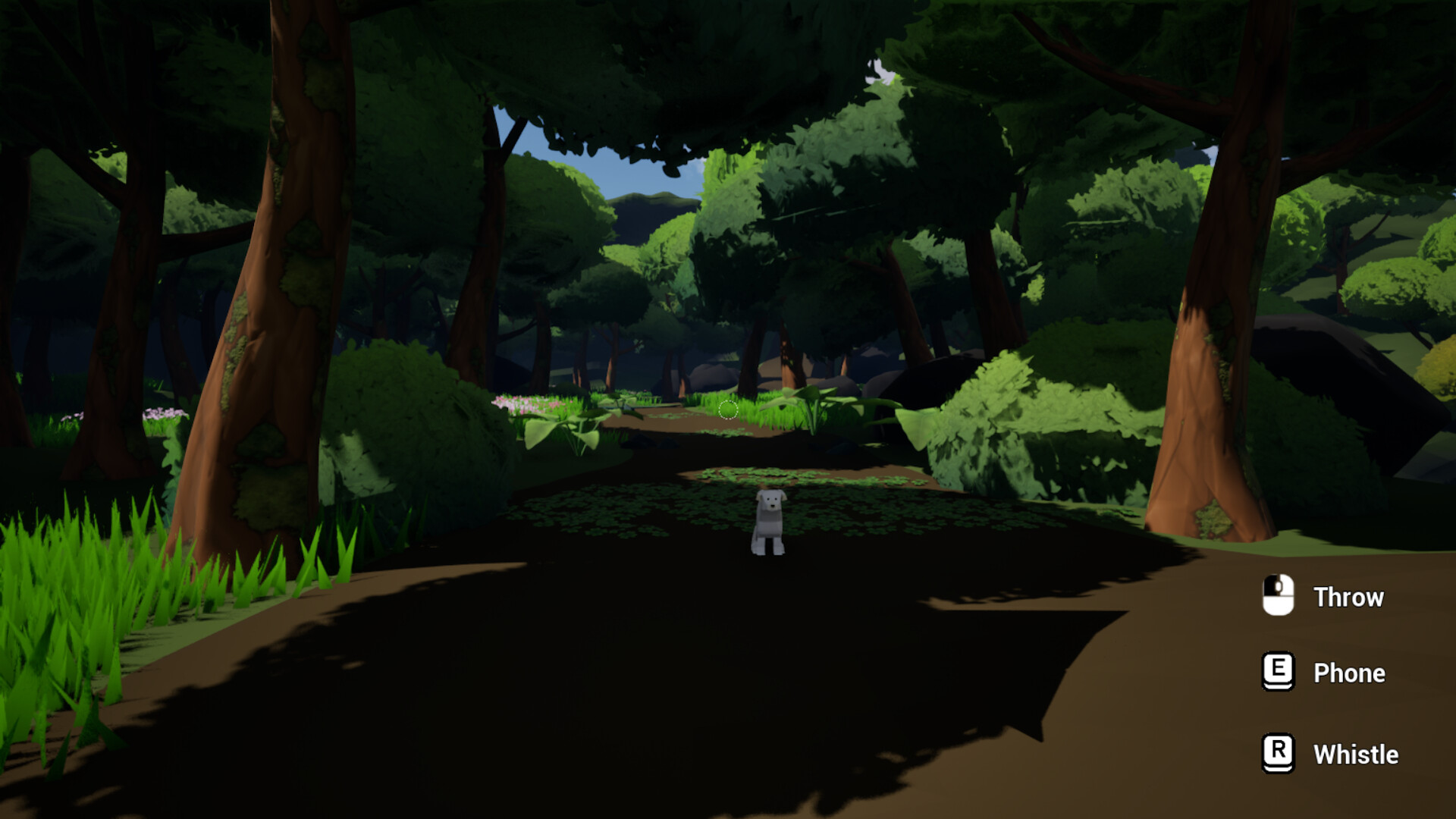Click the keycap glyph next to Whistle
The height and width of the screenshot is (819, 1456).
click(1277, 755)
